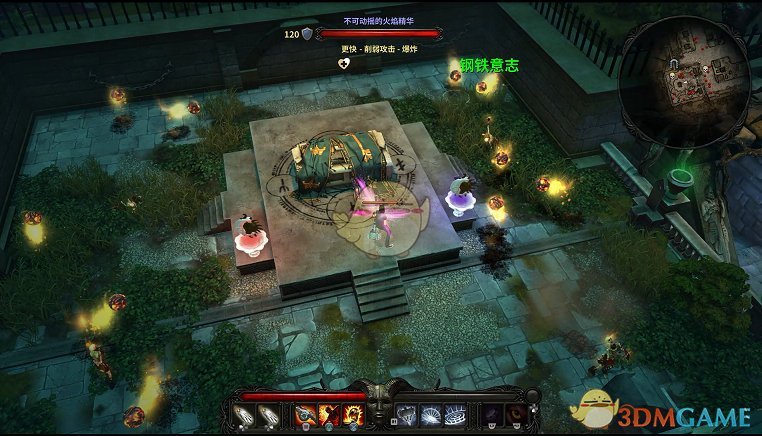762x436 pixels.
Task: Activate the fiery silhouette skill
Action: [328, 414]
